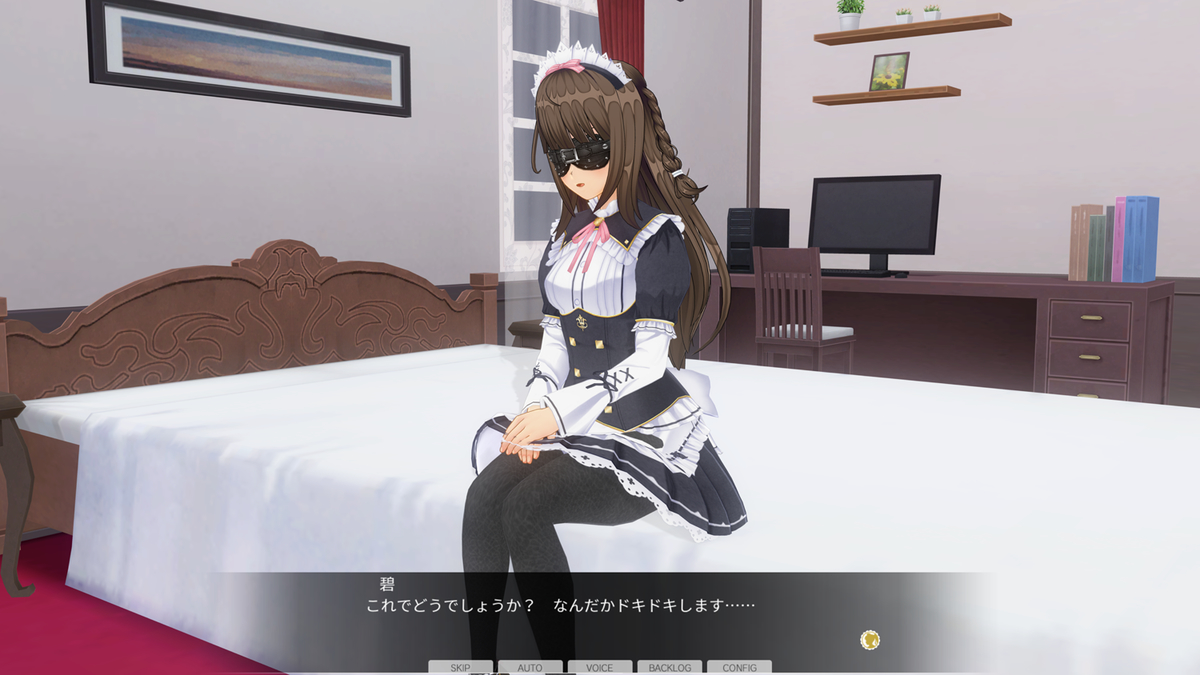Viewport: 1200px width, 675px height.
Task: Open the CONFIG settings
Action: [x=739, y=667]
